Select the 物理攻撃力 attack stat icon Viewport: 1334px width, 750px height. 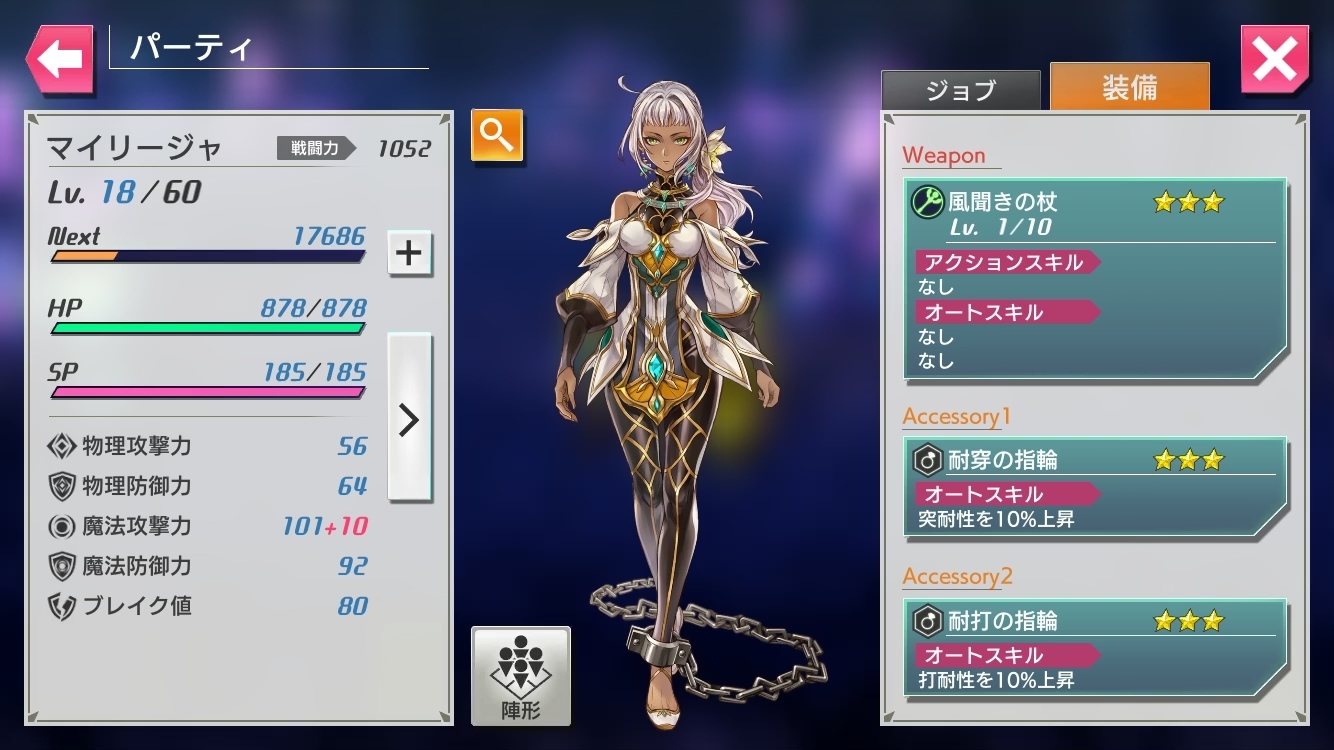62,447
